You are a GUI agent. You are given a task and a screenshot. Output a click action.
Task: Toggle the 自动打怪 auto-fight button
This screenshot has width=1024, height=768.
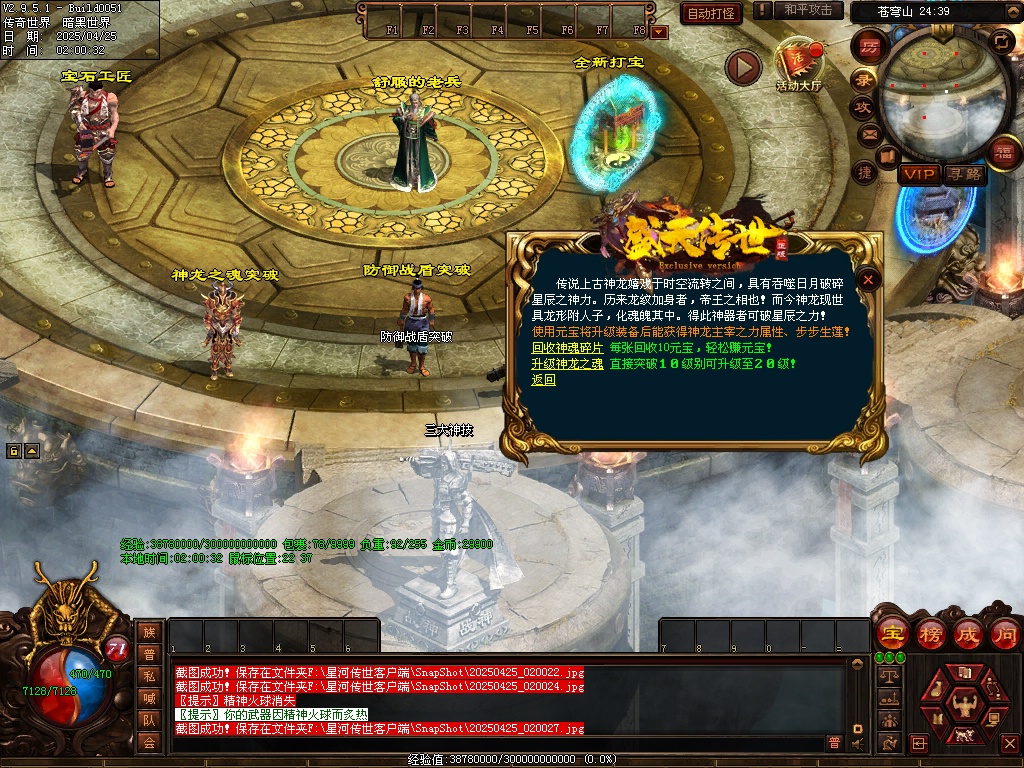[x=711, y=13]
